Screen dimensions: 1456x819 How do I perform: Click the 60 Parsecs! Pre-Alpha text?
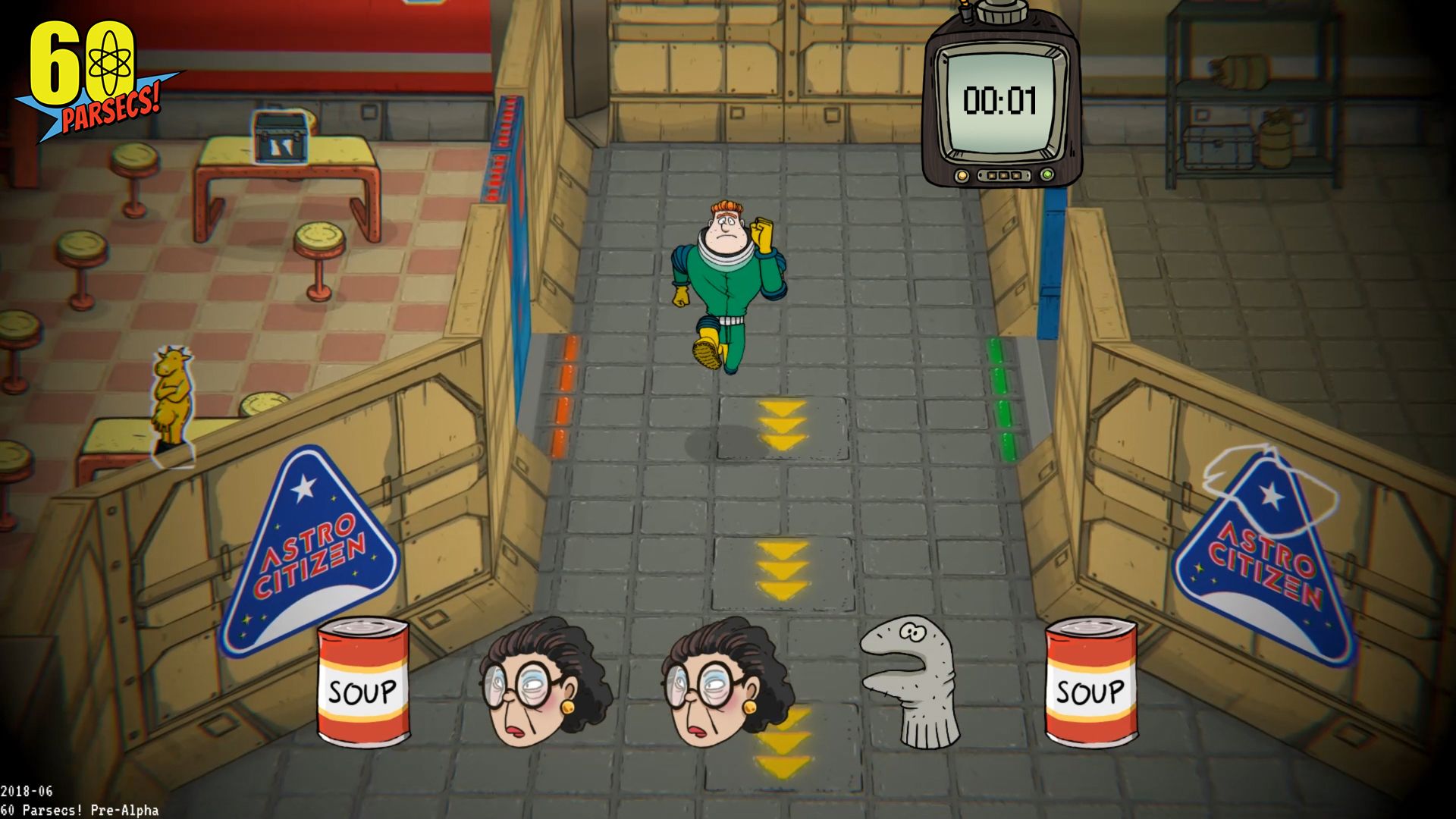(x=80, y=809)
